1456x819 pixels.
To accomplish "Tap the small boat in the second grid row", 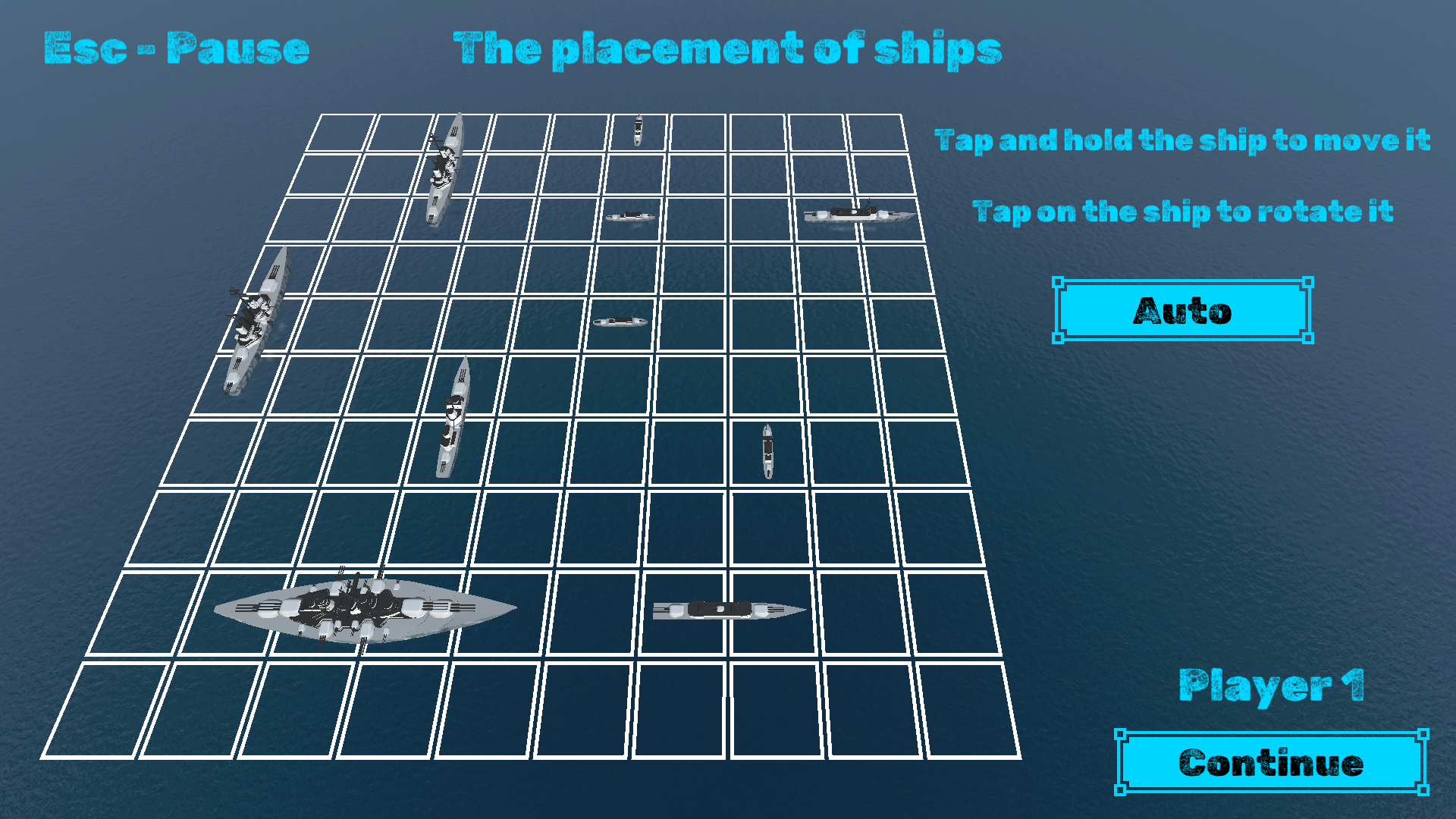I will (x=632, y=216).
